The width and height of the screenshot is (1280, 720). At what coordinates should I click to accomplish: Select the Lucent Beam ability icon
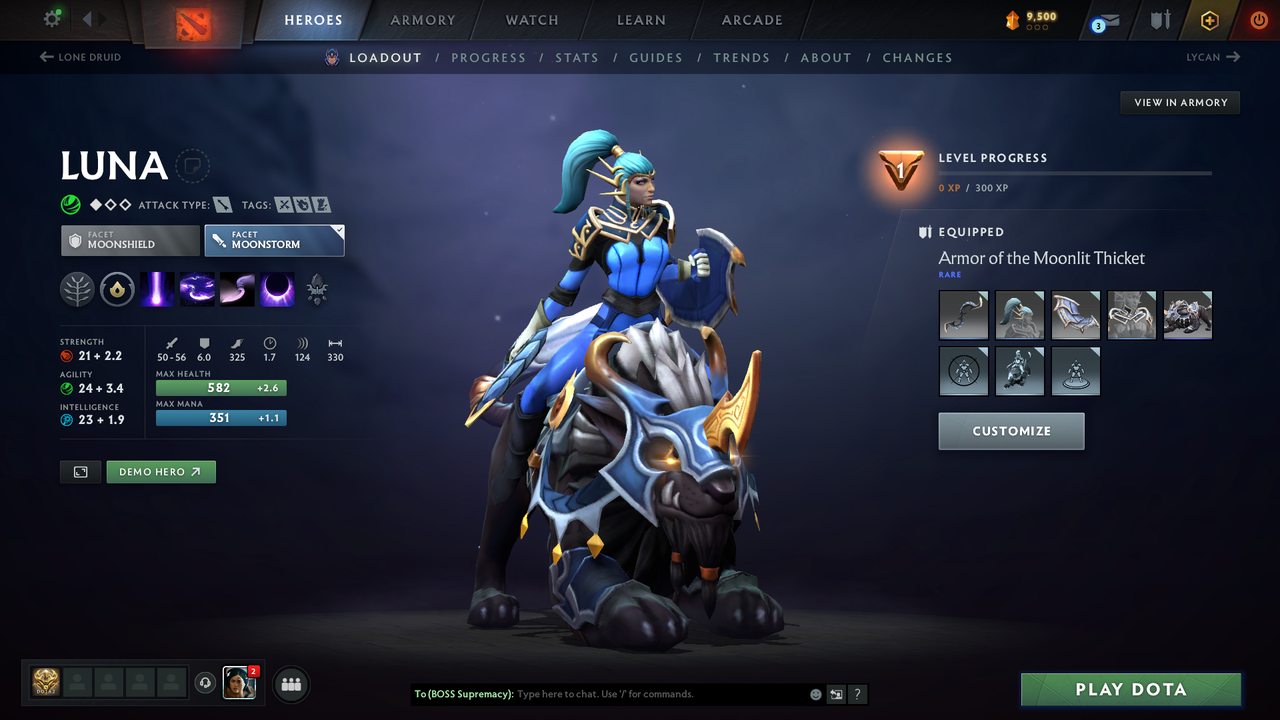[x=157, y=289]
